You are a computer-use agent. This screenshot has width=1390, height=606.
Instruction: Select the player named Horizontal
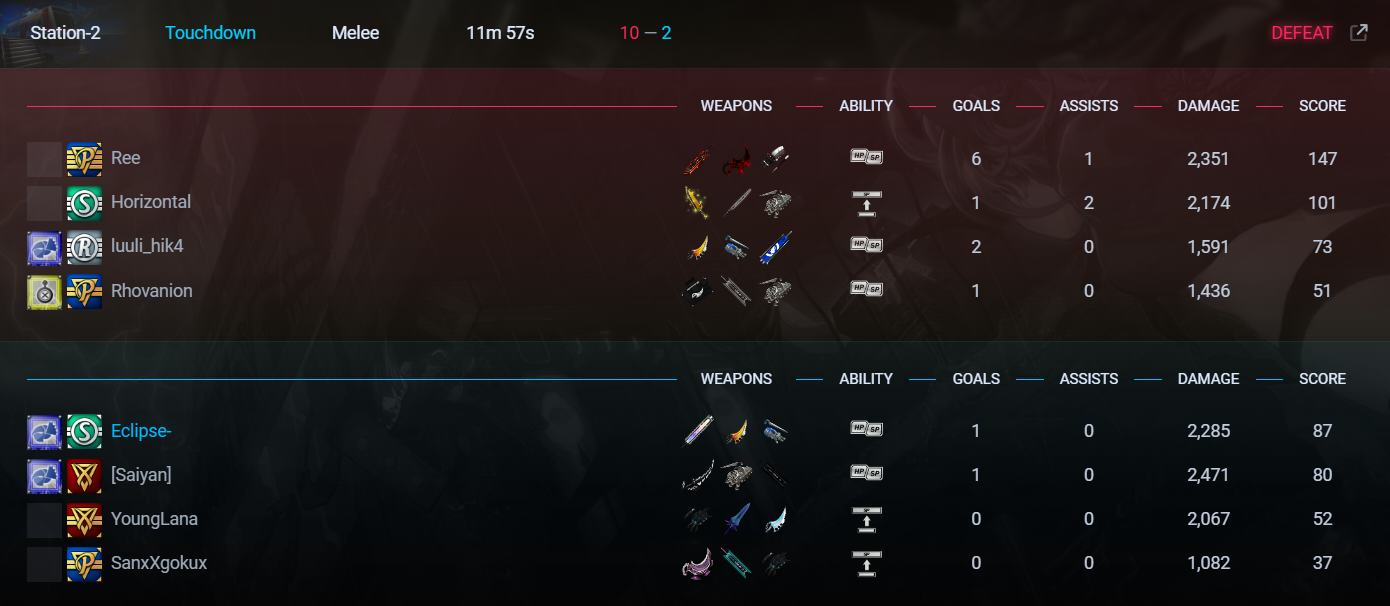(150, 202)
